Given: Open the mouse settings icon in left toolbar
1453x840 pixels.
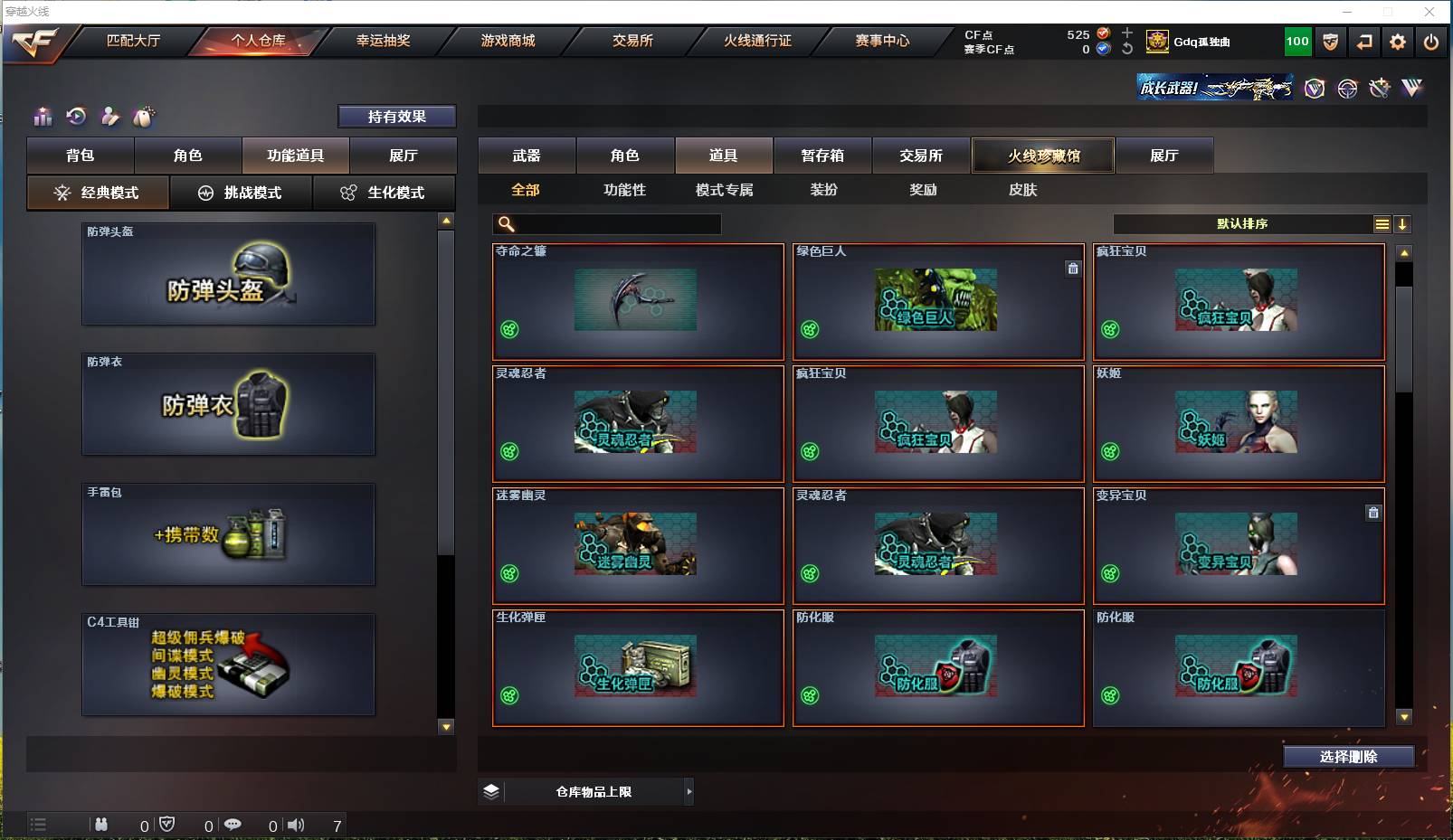Looking at the screenshot, I should pos(143,117).
